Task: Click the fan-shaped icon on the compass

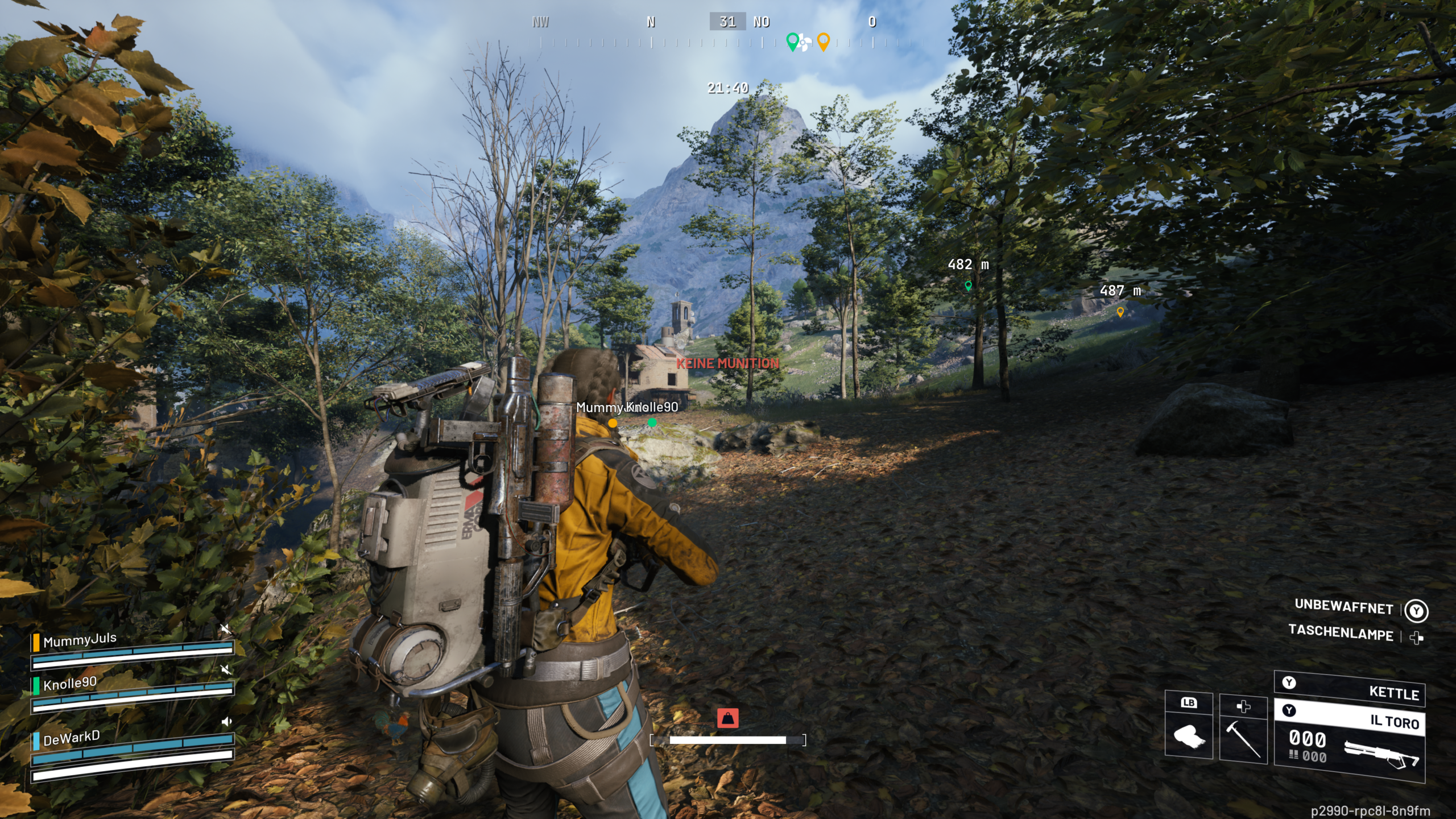Action: pos(804,43)
